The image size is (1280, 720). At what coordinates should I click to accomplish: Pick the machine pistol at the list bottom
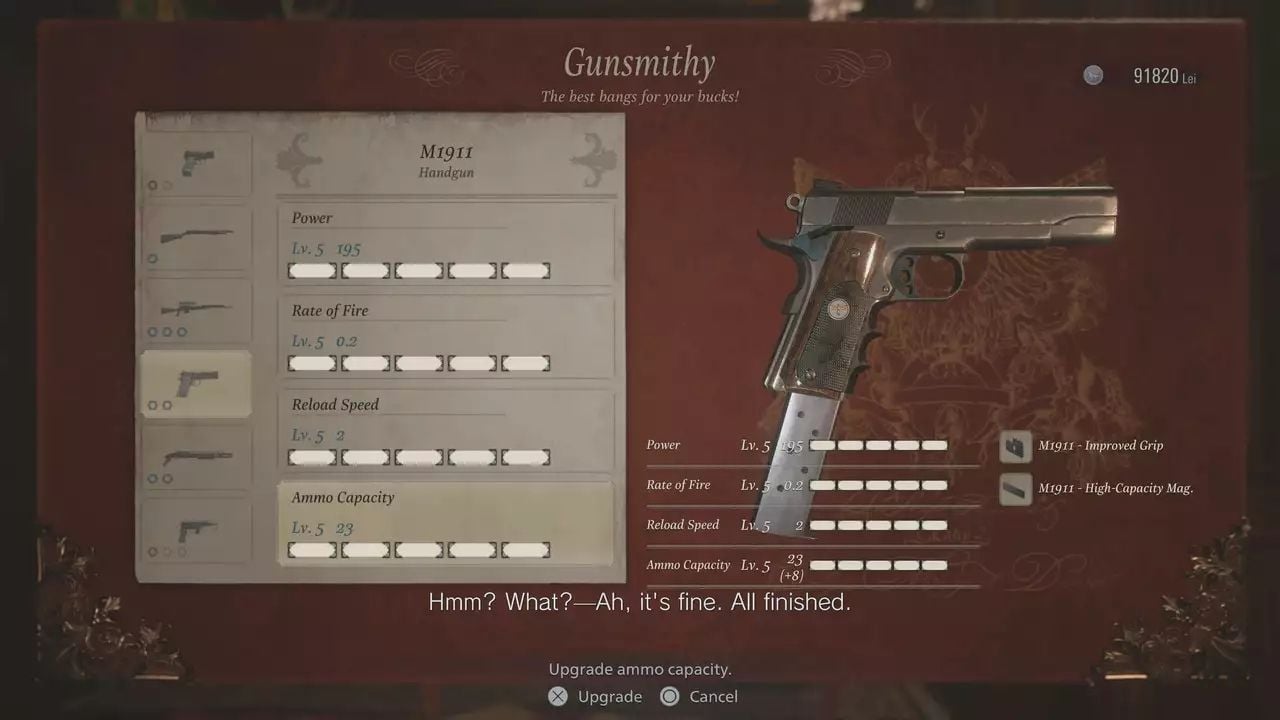tap(196, 529)
